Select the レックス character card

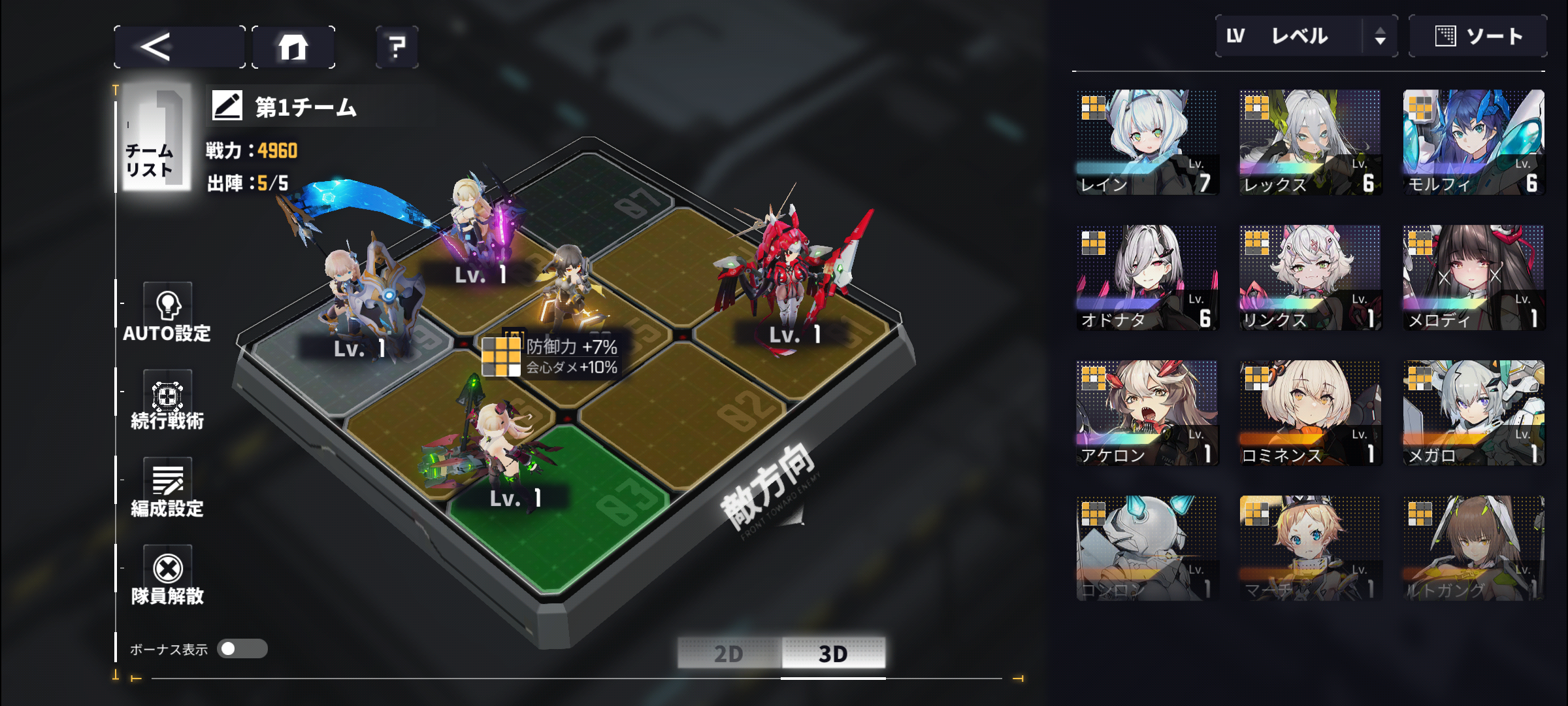point(1310,143)
